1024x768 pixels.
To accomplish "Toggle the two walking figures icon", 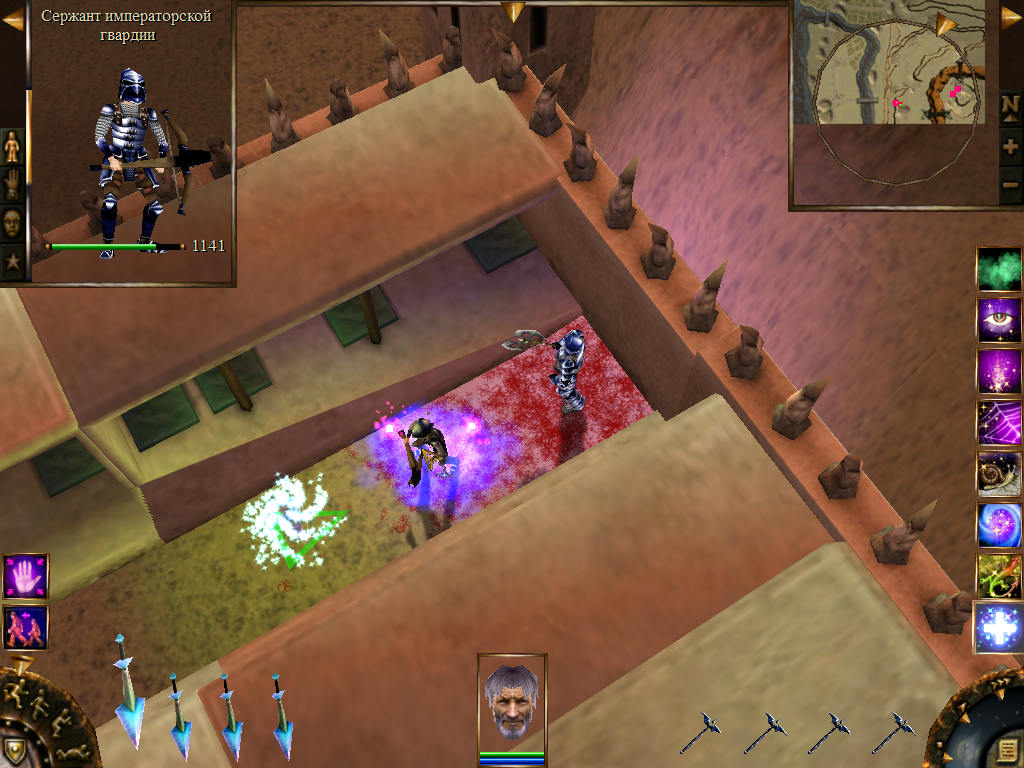I will (25, 627).
